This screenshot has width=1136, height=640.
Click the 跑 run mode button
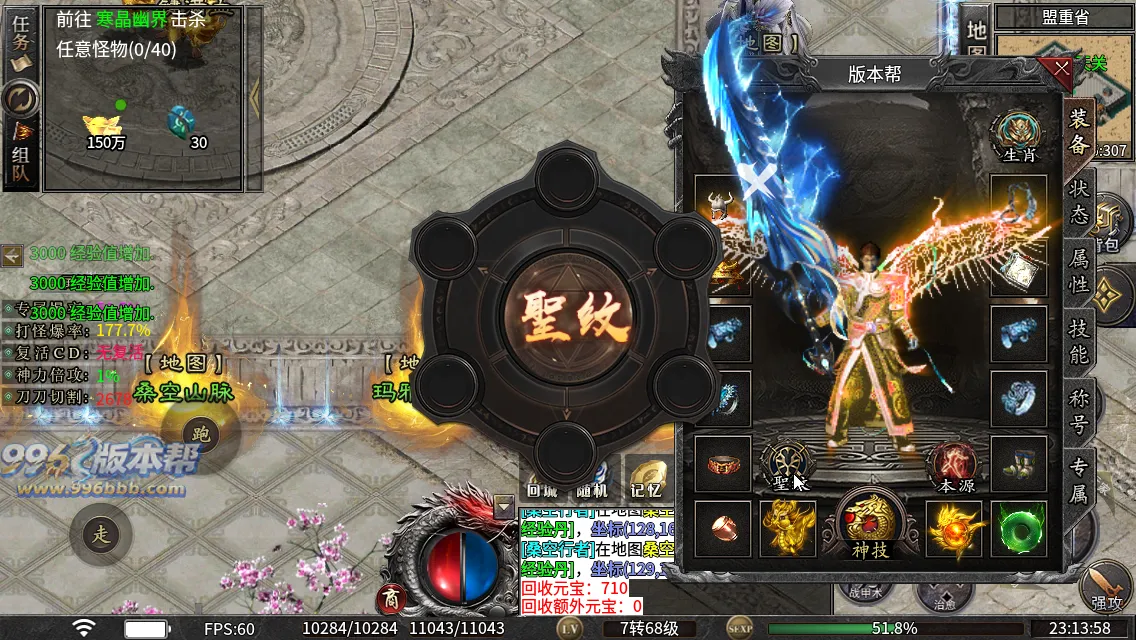coord(201,434)
